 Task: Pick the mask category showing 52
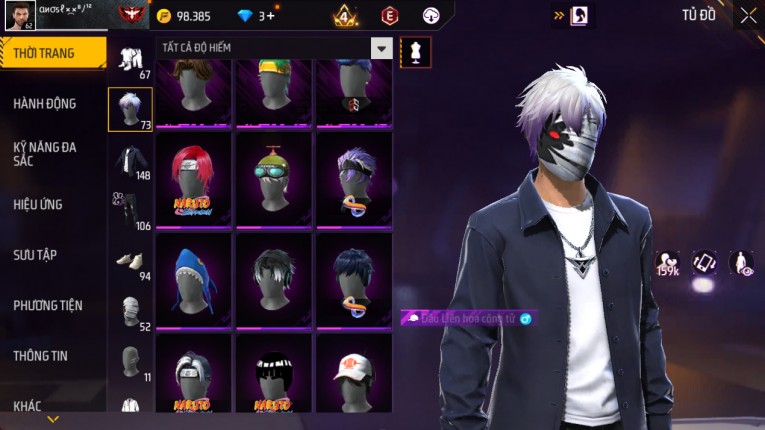[130, 311]
